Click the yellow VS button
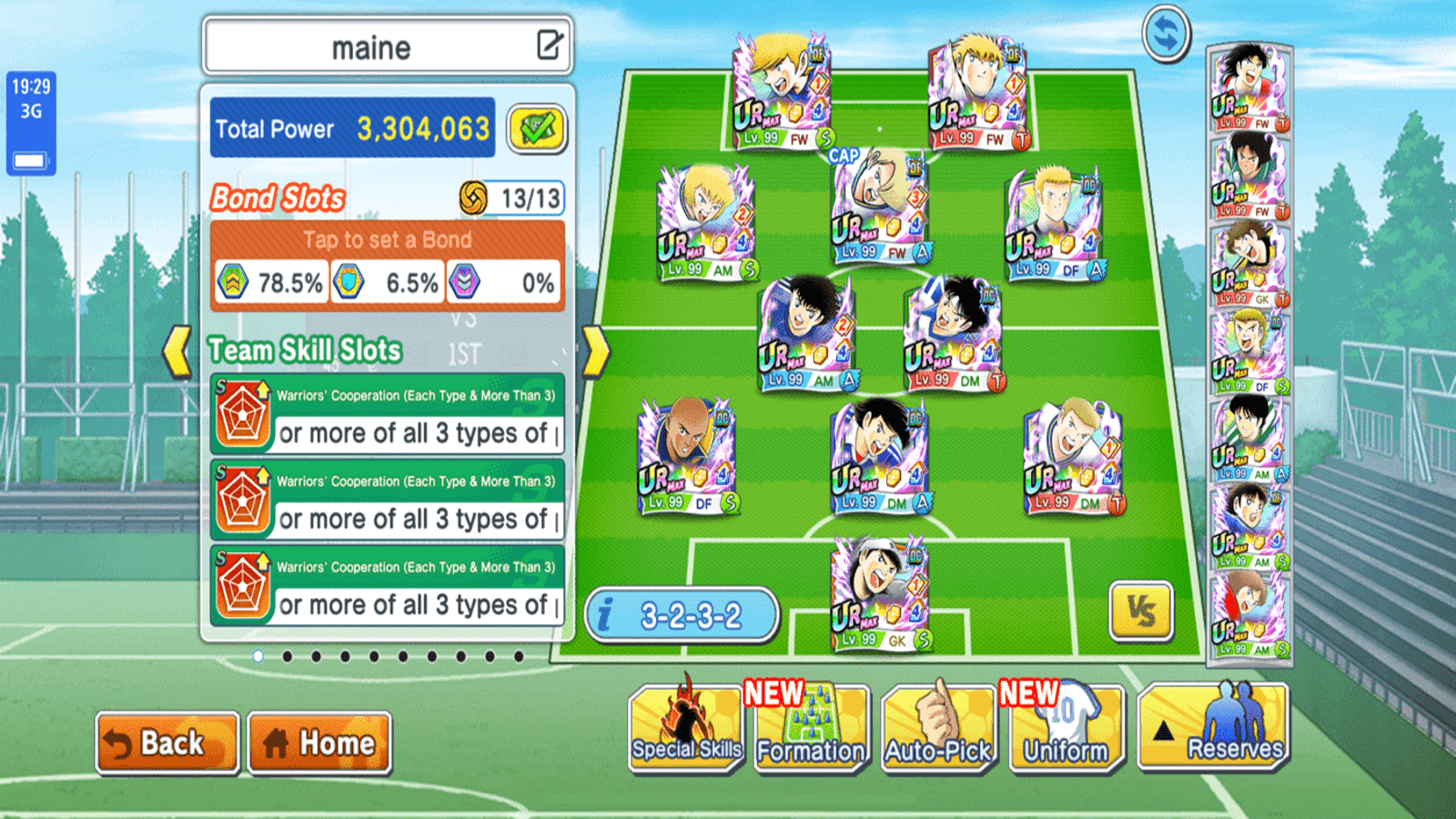Viewport: 1456px width, 819px height. pos(1141,612)
